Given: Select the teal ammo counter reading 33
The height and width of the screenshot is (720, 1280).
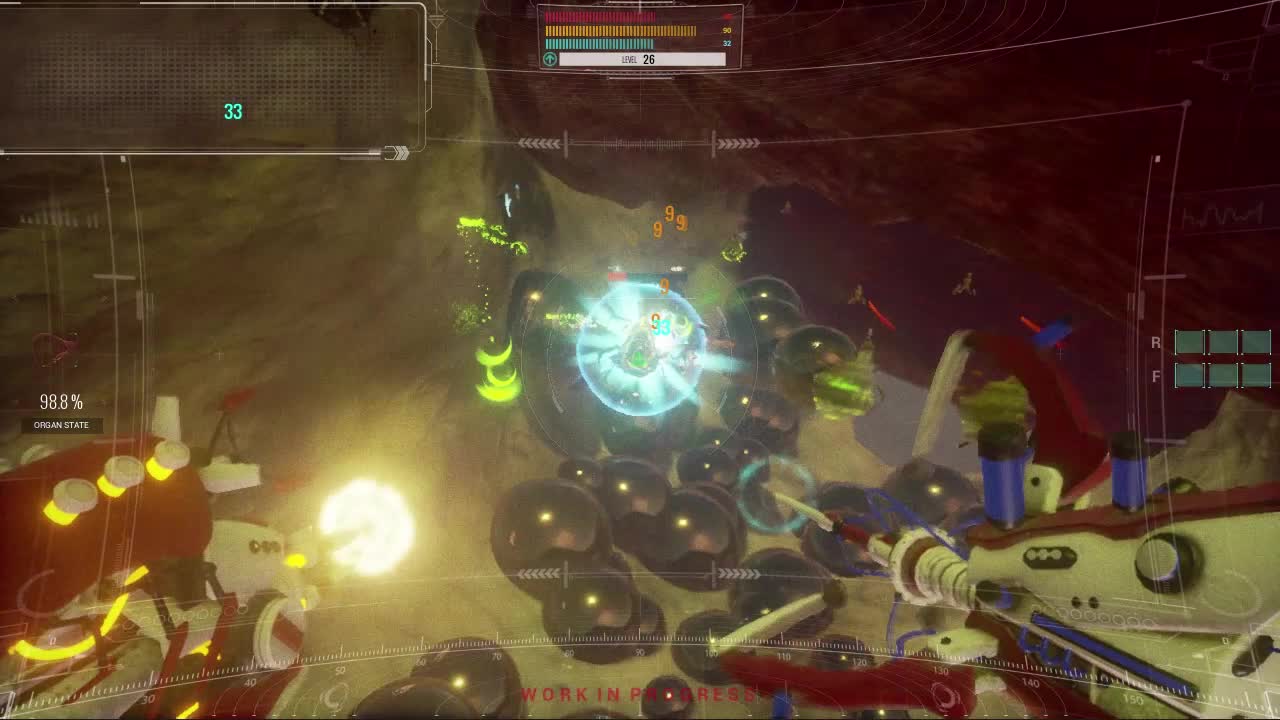Looking at the screenshot, I should 234,112.
